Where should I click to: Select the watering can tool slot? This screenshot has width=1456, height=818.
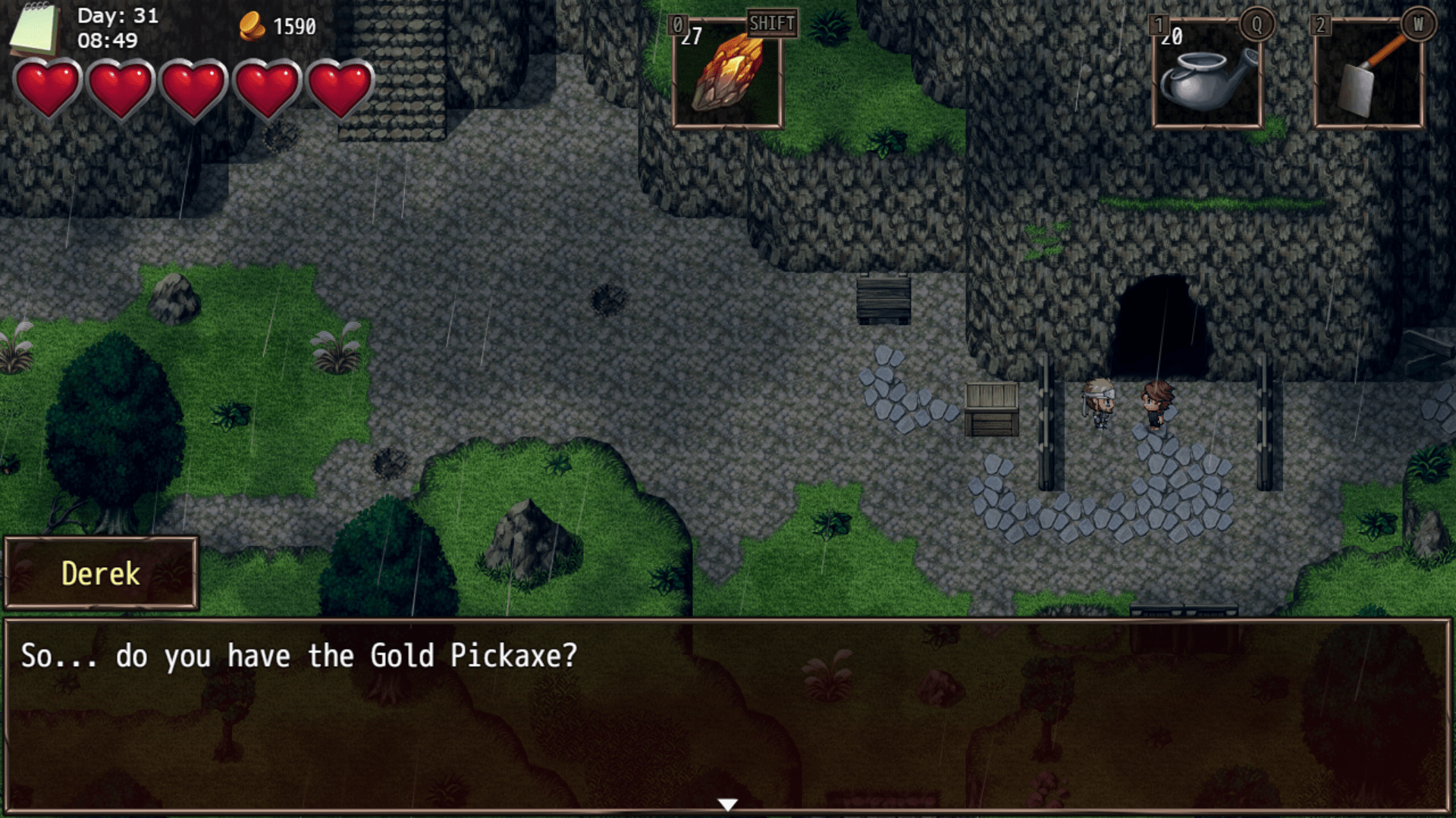coord(1207,74)
